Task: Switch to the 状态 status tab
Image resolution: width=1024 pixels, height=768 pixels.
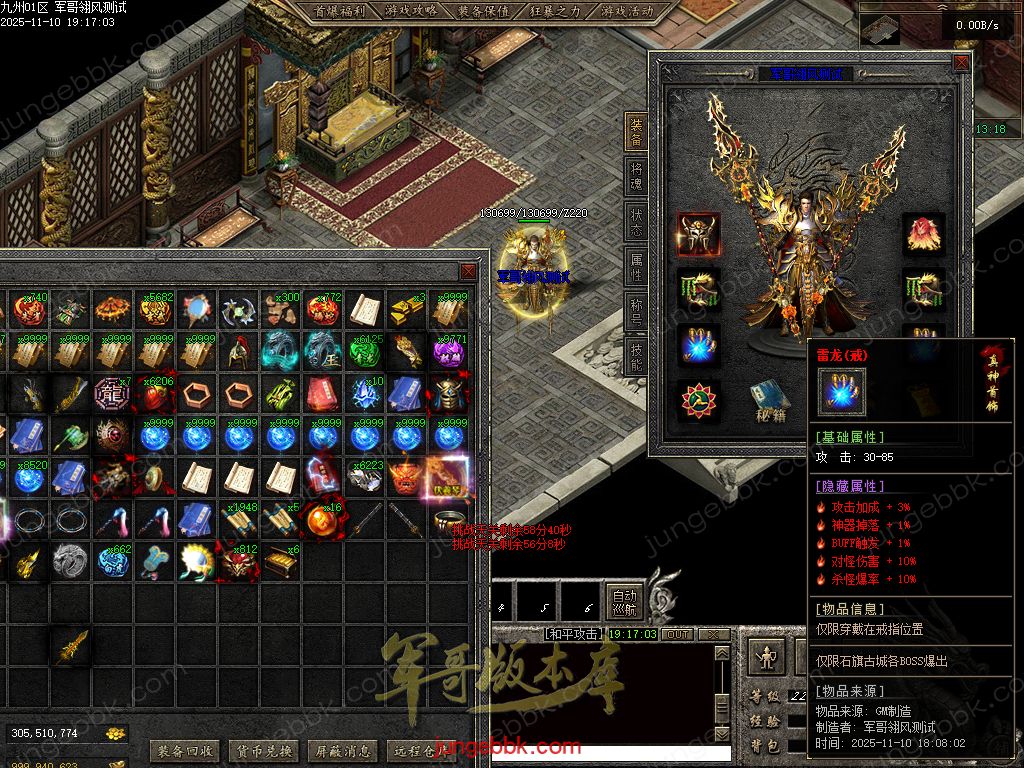Action: point(636,221)
